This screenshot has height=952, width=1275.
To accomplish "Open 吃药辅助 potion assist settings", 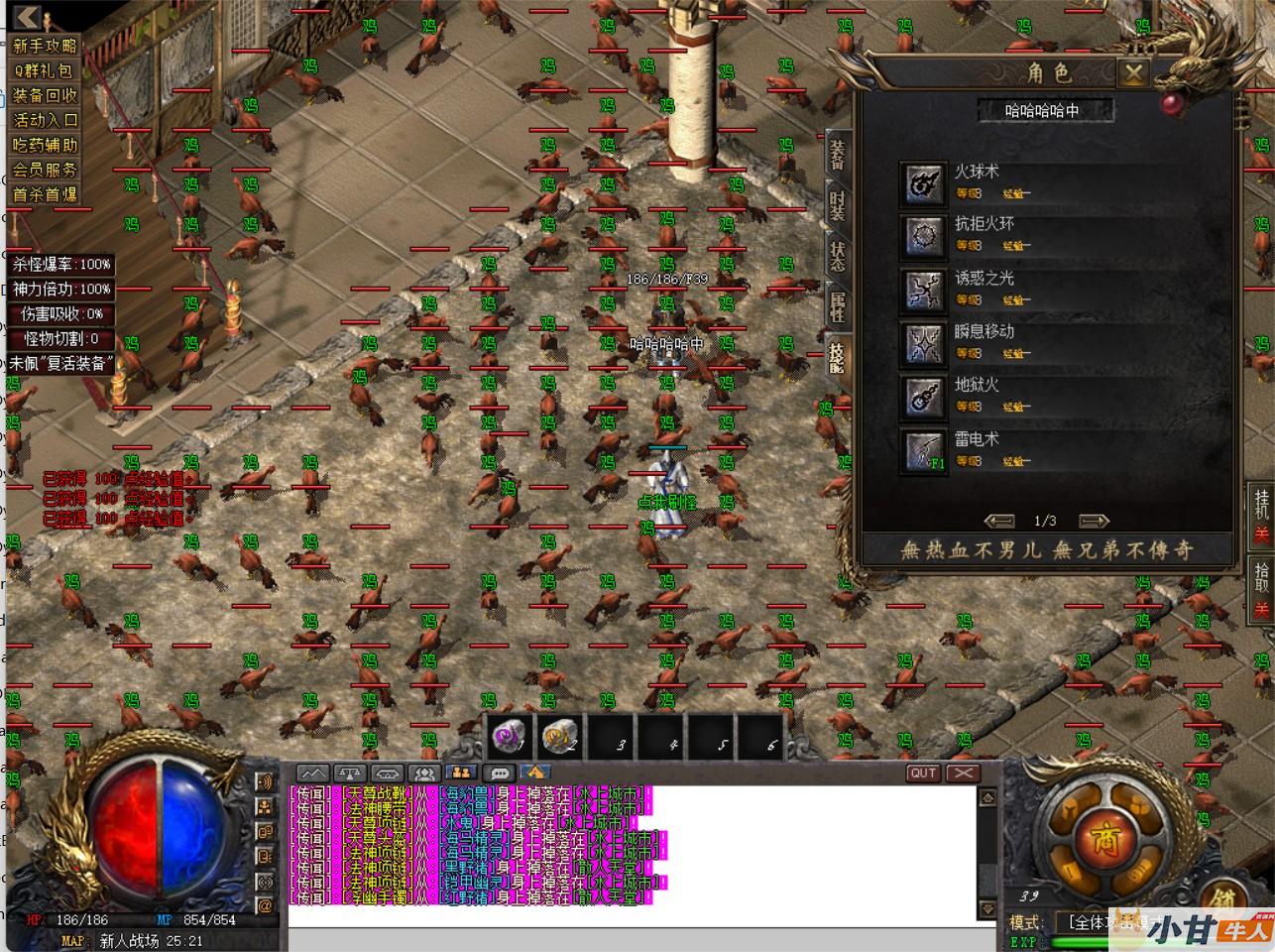I will 45,145.
